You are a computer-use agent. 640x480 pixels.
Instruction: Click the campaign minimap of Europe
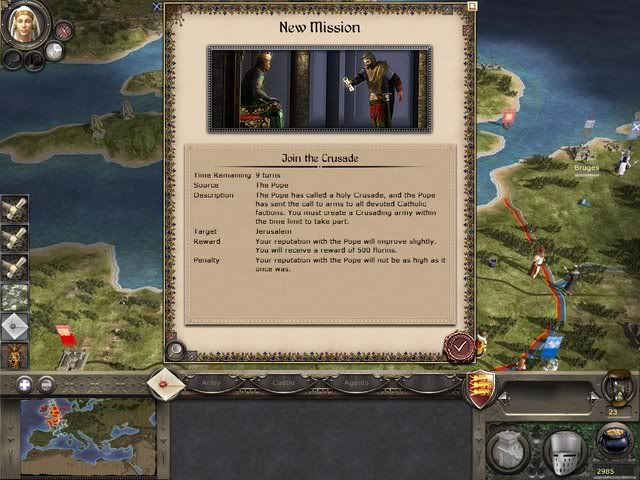(82, 436)
